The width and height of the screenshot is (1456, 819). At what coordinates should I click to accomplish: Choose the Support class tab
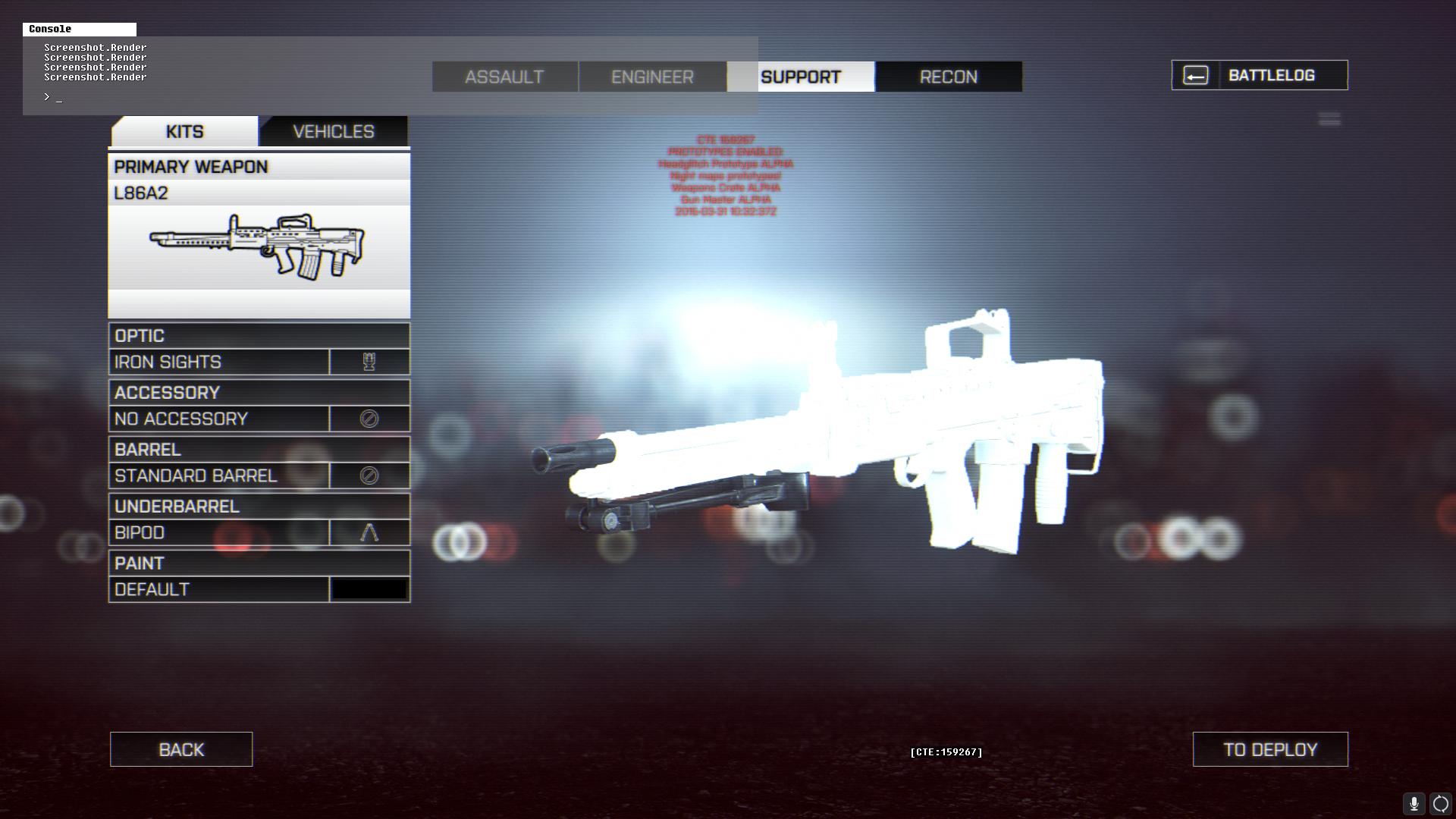pos(800,77)
